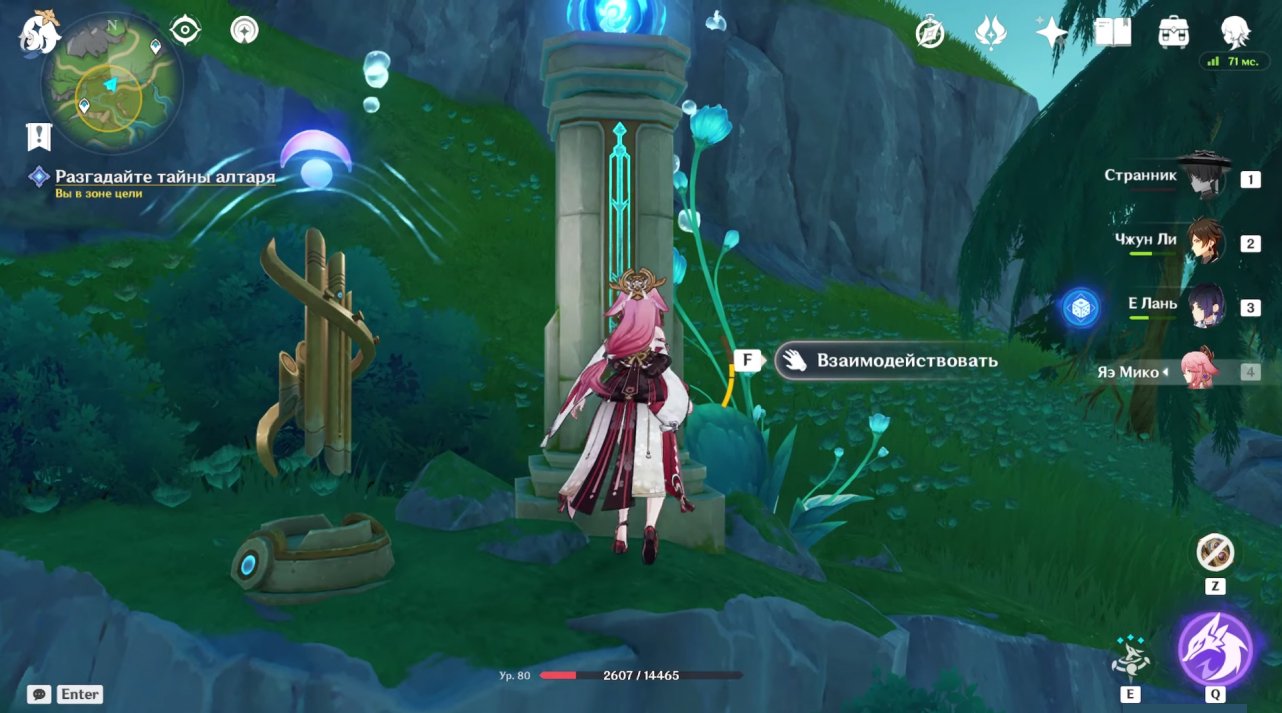Screen dimensions: 1282x713
Task: Open the backpack inventory
Action: pos(1173,33)
